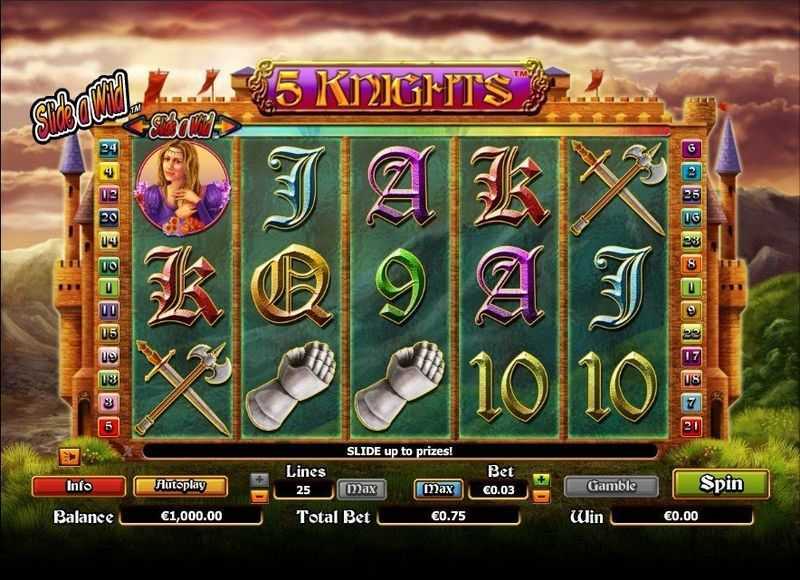Spin the reels with the green Spin button
This screenshot has height=580, width=800.
[721, 484]
